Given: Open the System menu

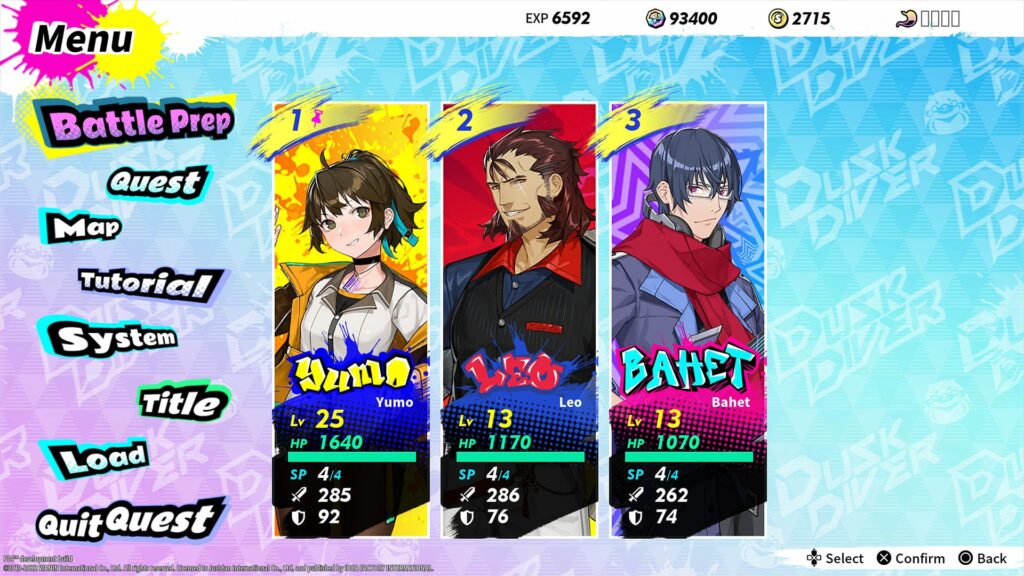Looking at the screenshot, I should (x=116, y=338).
